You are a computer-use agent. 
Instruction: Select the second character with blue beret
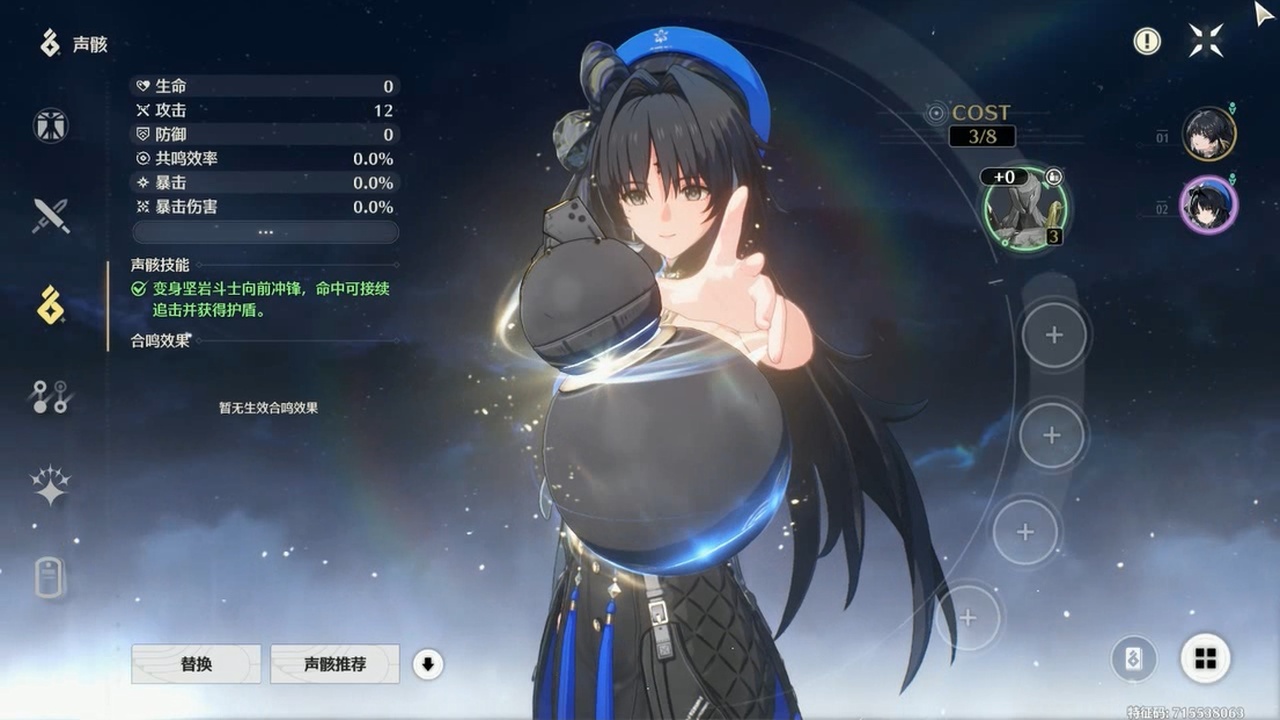click(x=1209, y=206)
